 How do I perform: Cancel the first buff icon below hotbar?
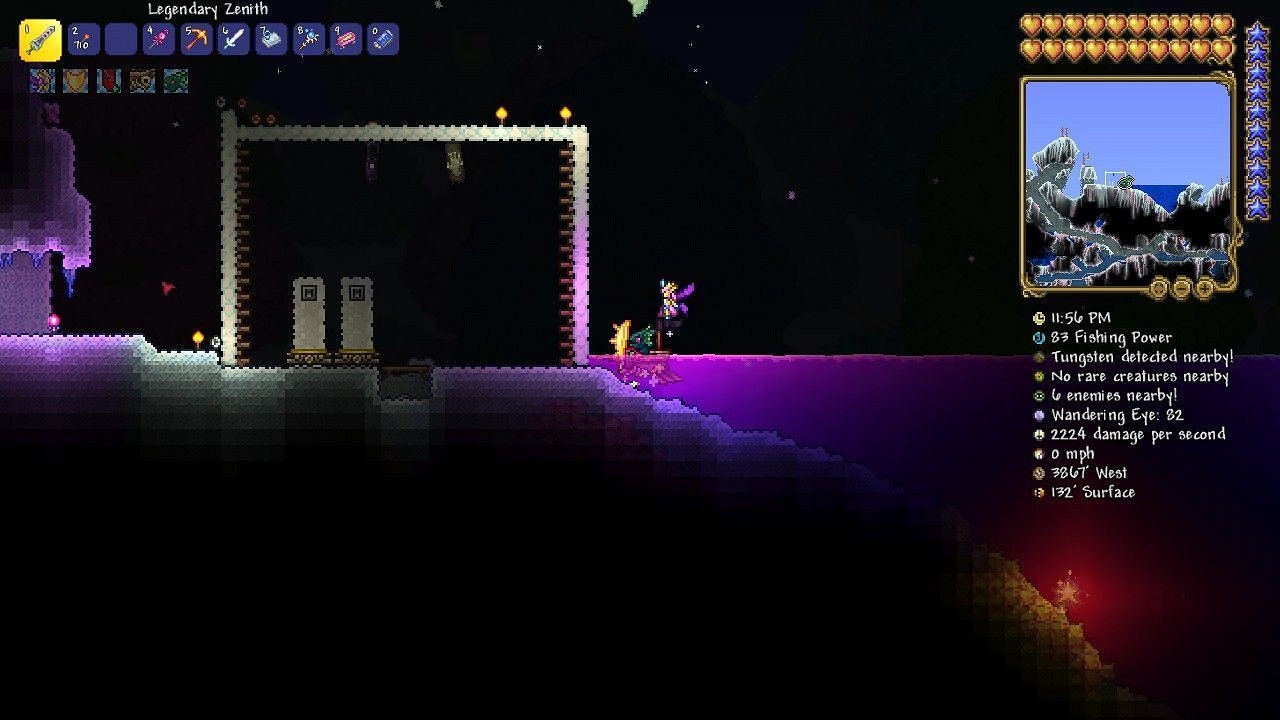tap(41, 81)
